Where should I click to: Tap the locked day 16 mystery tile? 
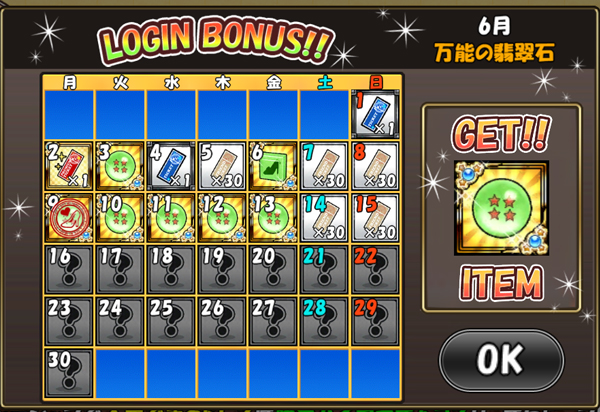[x=70, y=268]
